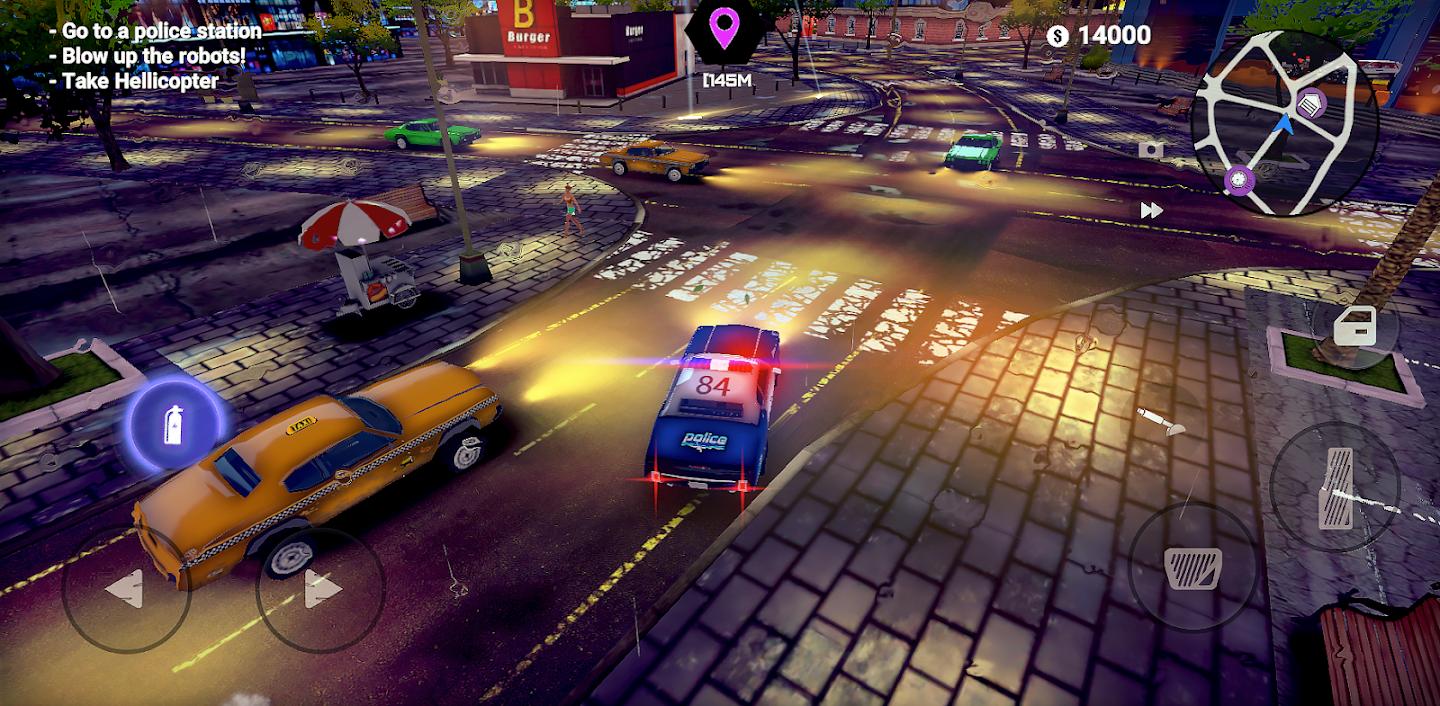Fire the rocket weapon icon
1440x706 pixels.
pos(1162,420)
